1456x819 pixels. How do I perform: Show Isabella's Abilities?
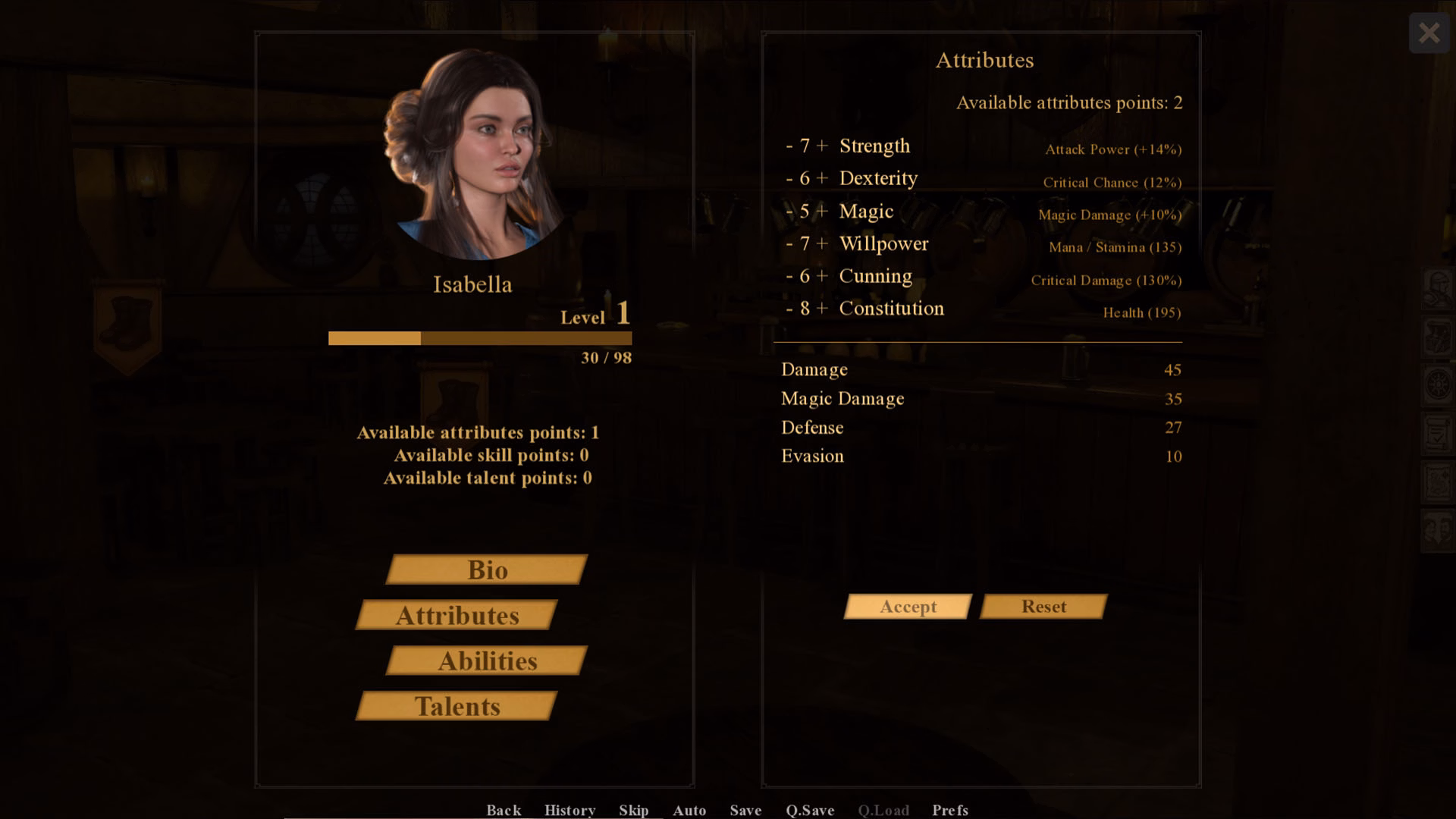coord(487,661)
